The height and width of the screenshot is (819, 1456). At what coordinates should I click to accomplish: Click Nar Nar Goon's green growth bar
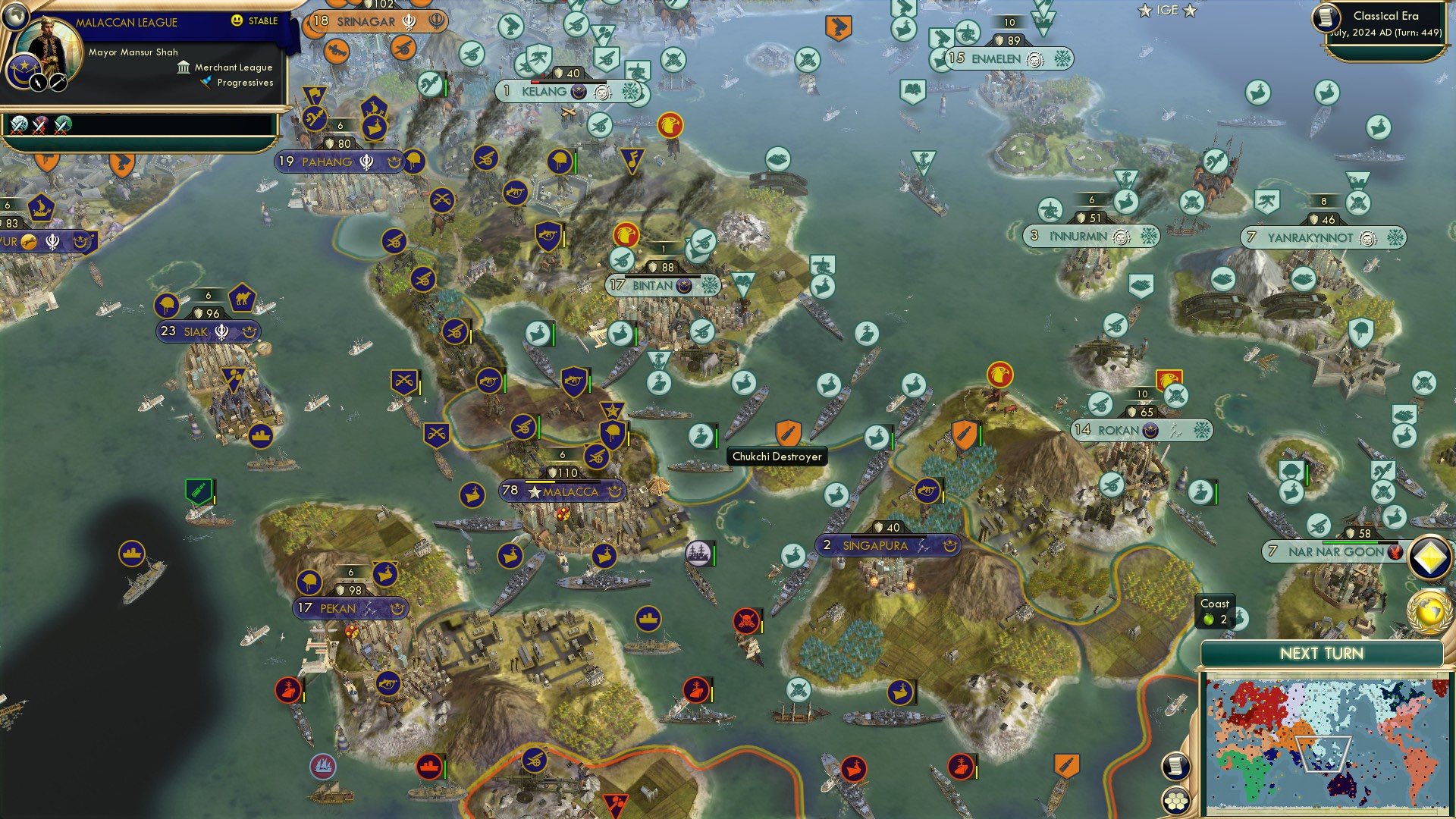[x=1350, y=541]
